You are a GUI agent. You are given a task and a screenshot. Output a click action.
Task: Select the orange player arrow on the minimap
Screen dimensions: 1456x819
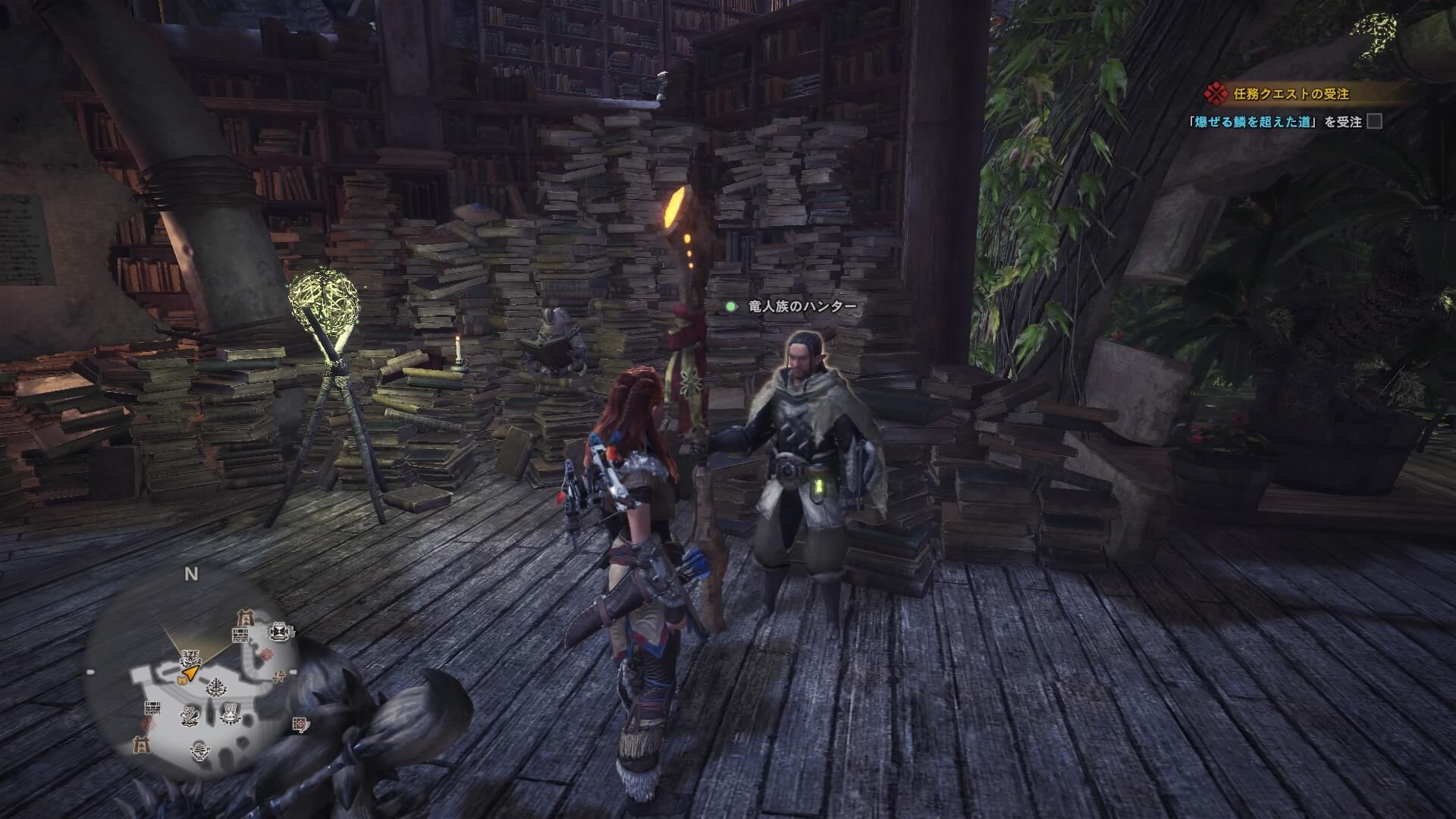190,673
